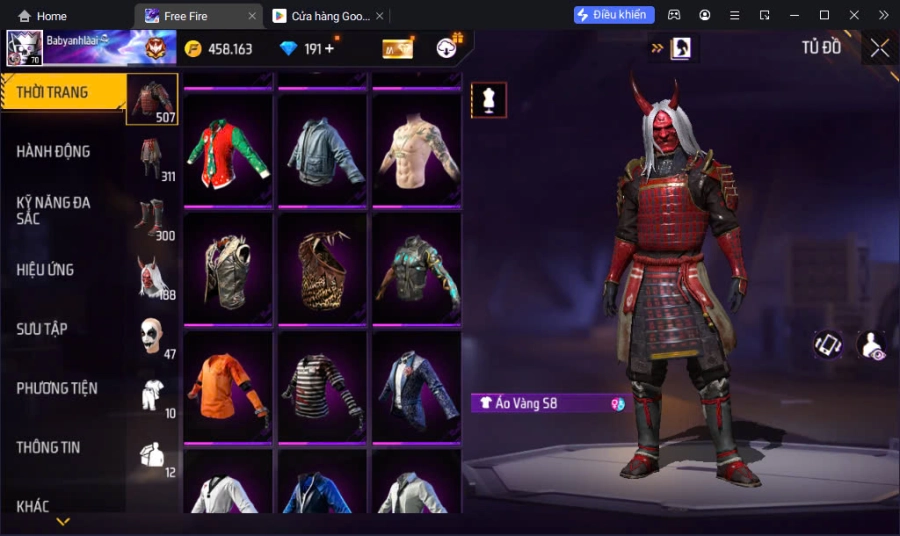Image resolution: width=900 pixels, height=536 pixels.
Task: Close the wardrobe with the X button
Action: (x=879, y=48)
